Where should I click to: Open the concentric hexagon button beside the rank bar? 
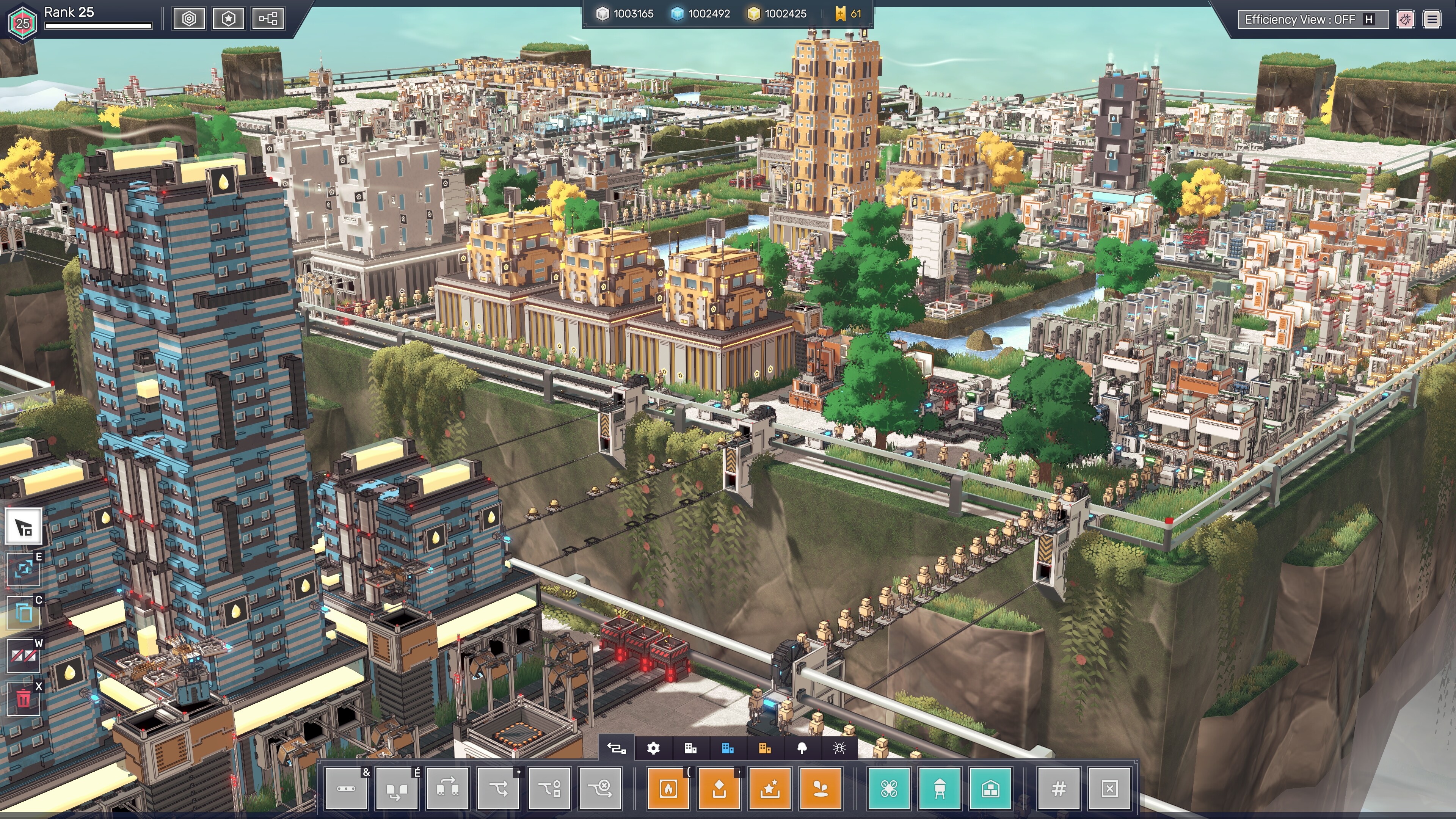point(189,19)
